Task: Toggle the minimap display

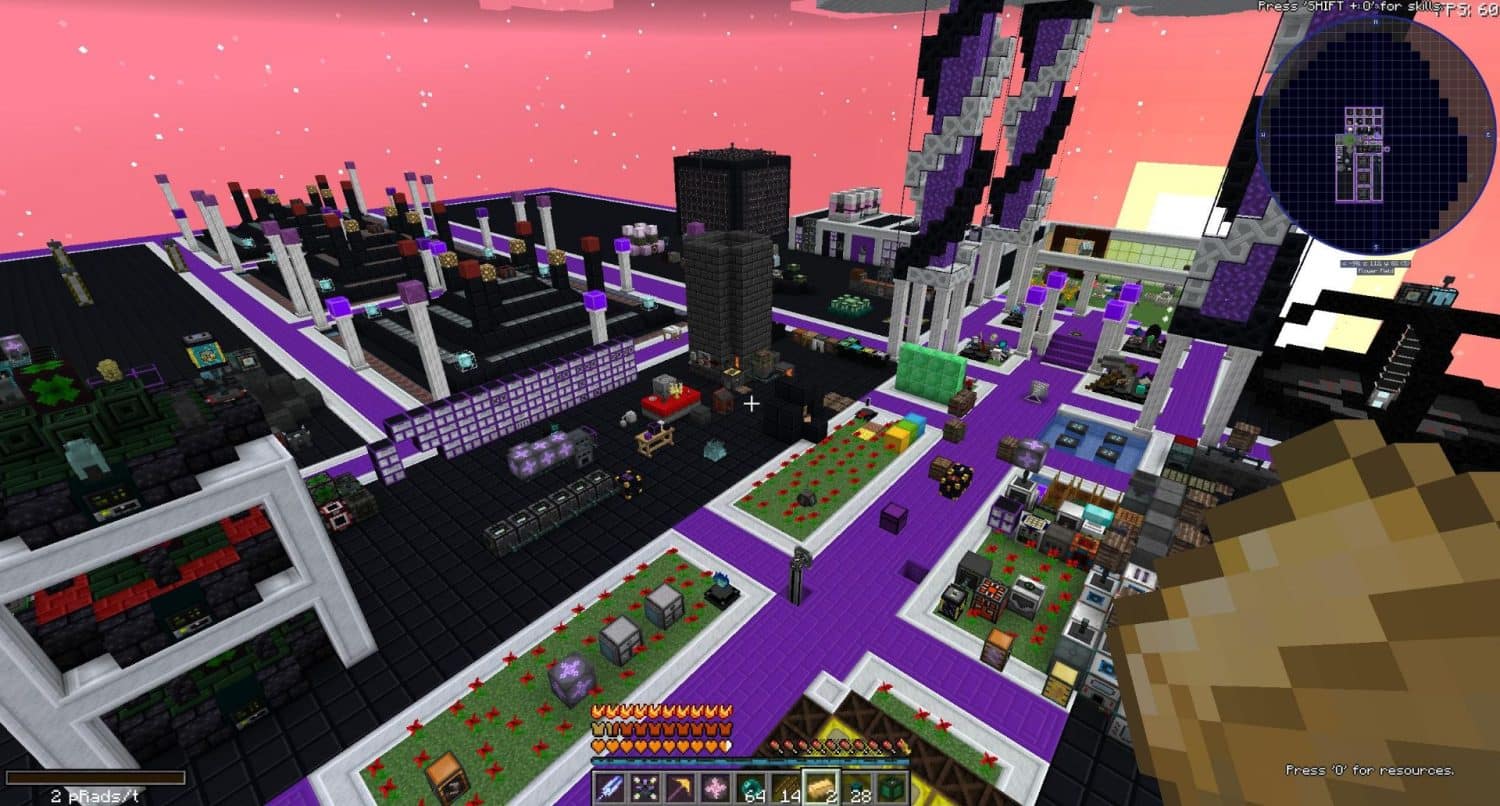Action: coord(1375,135)
